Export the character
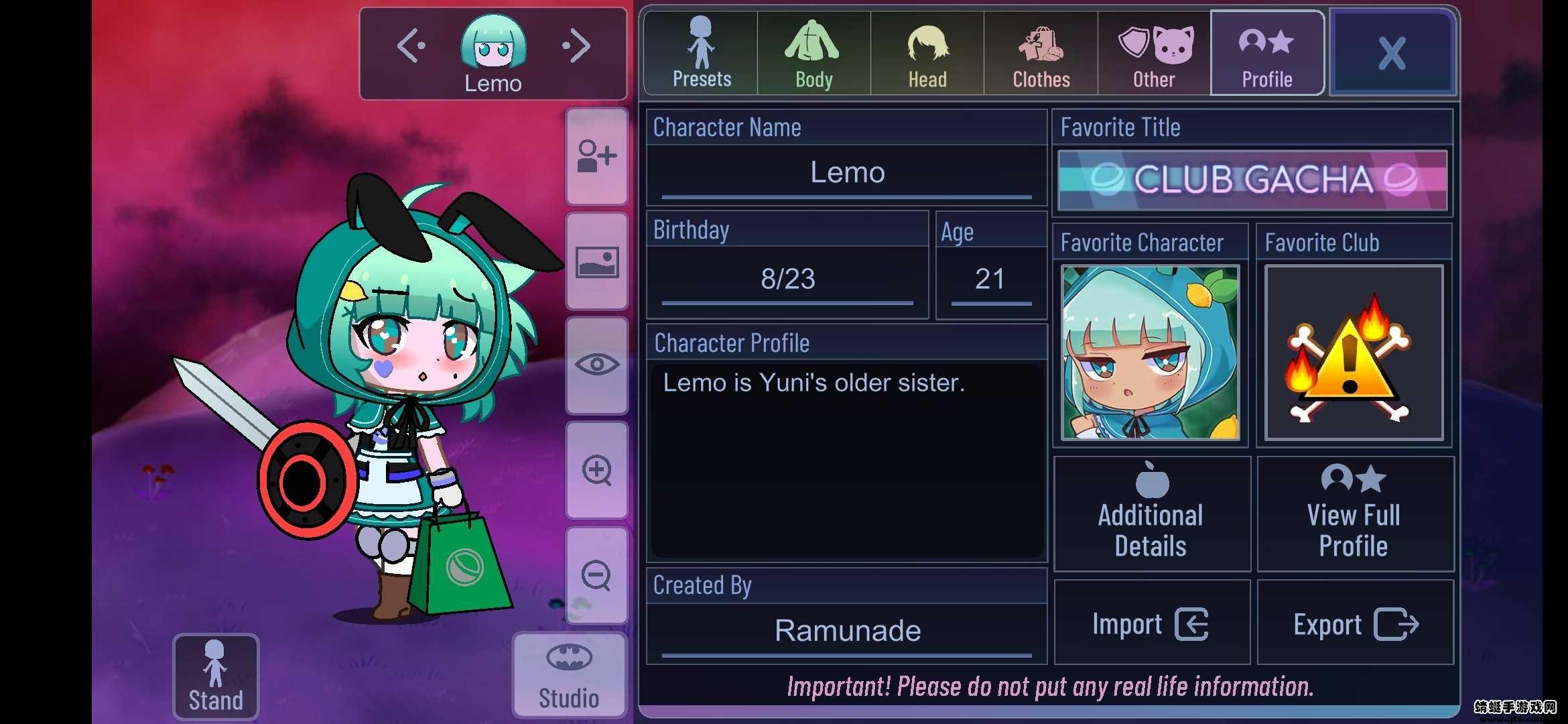 point(1355,623)
